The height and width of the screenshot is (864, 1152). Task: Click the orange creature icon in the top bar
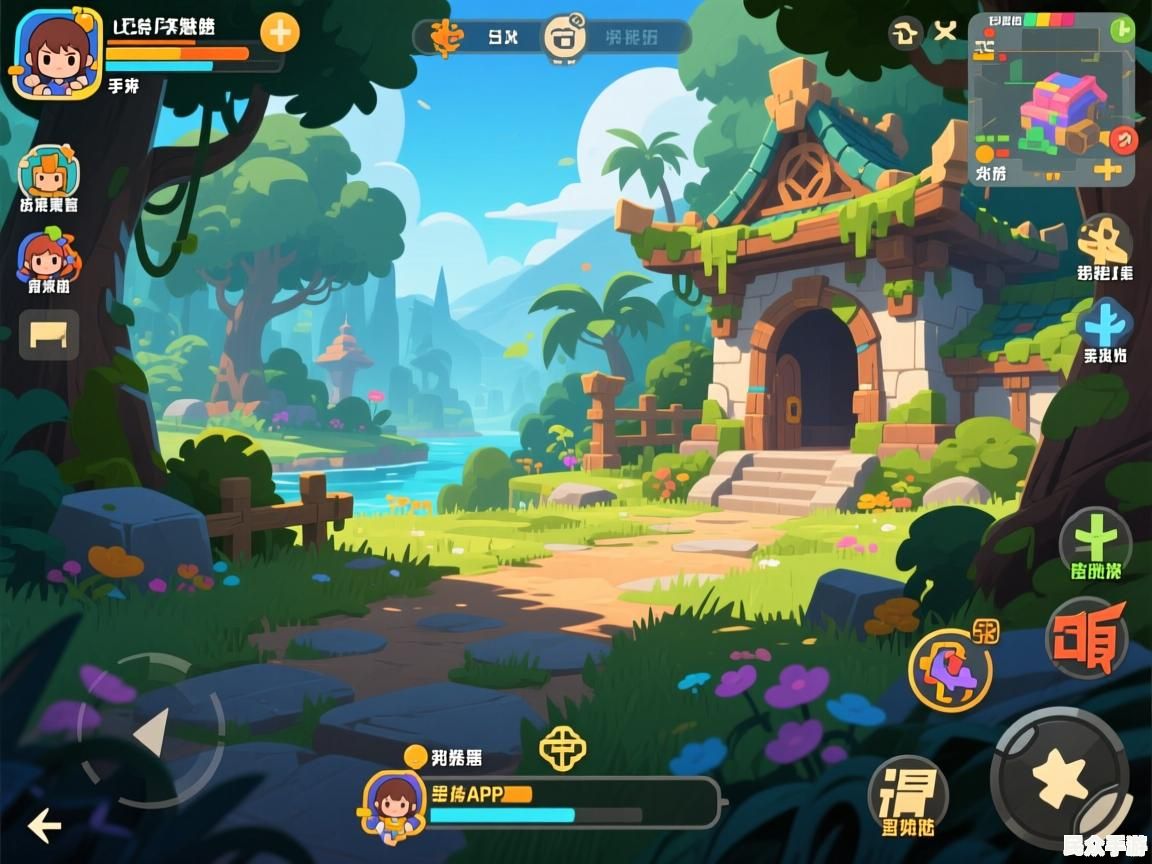(447, 37)
